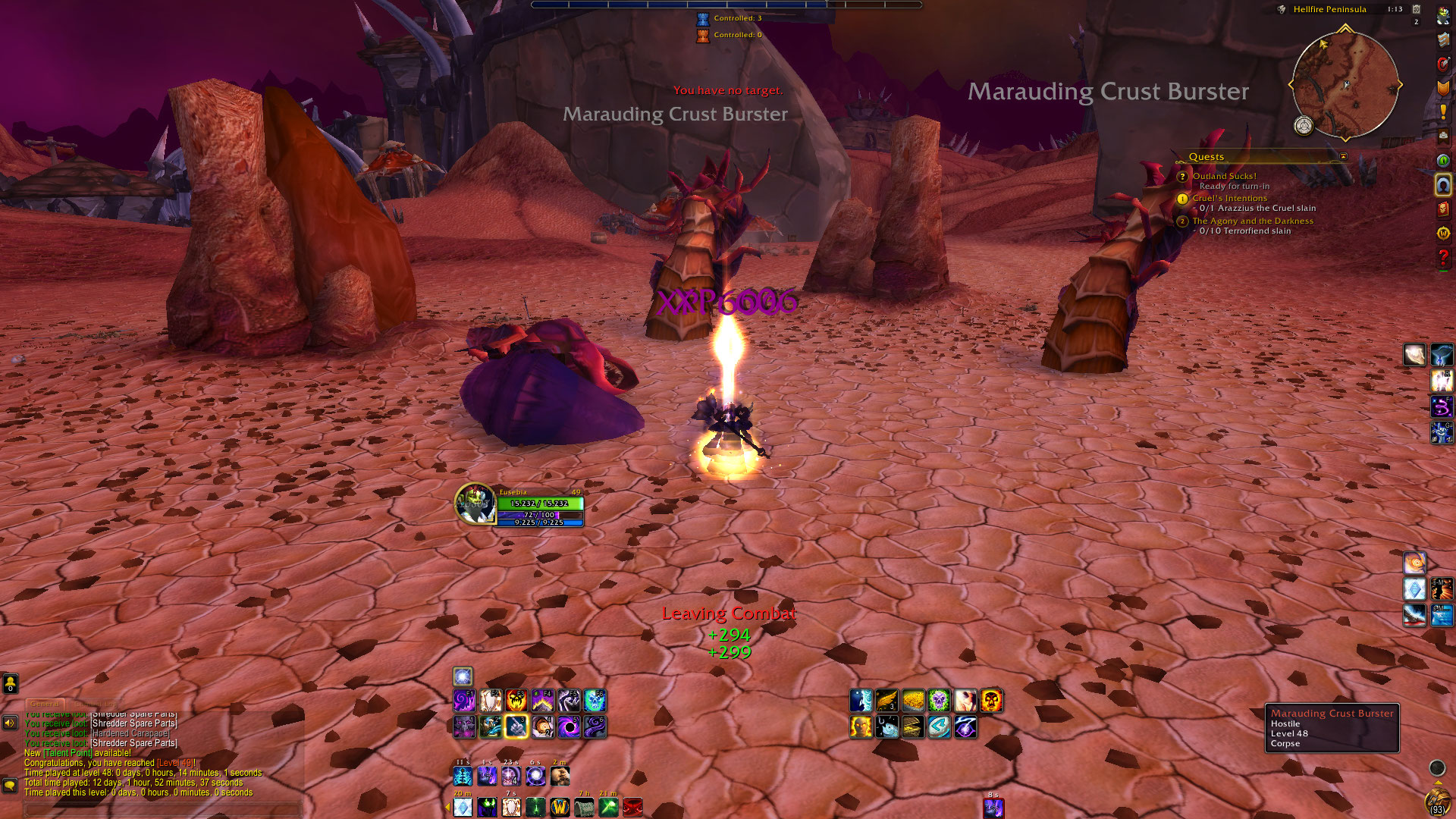Open Cruel's Intentions quest in tracker
Image resolution: width=1456 pixels, height=819 pixels.
pyautogui.click(x=1229, y=198)
